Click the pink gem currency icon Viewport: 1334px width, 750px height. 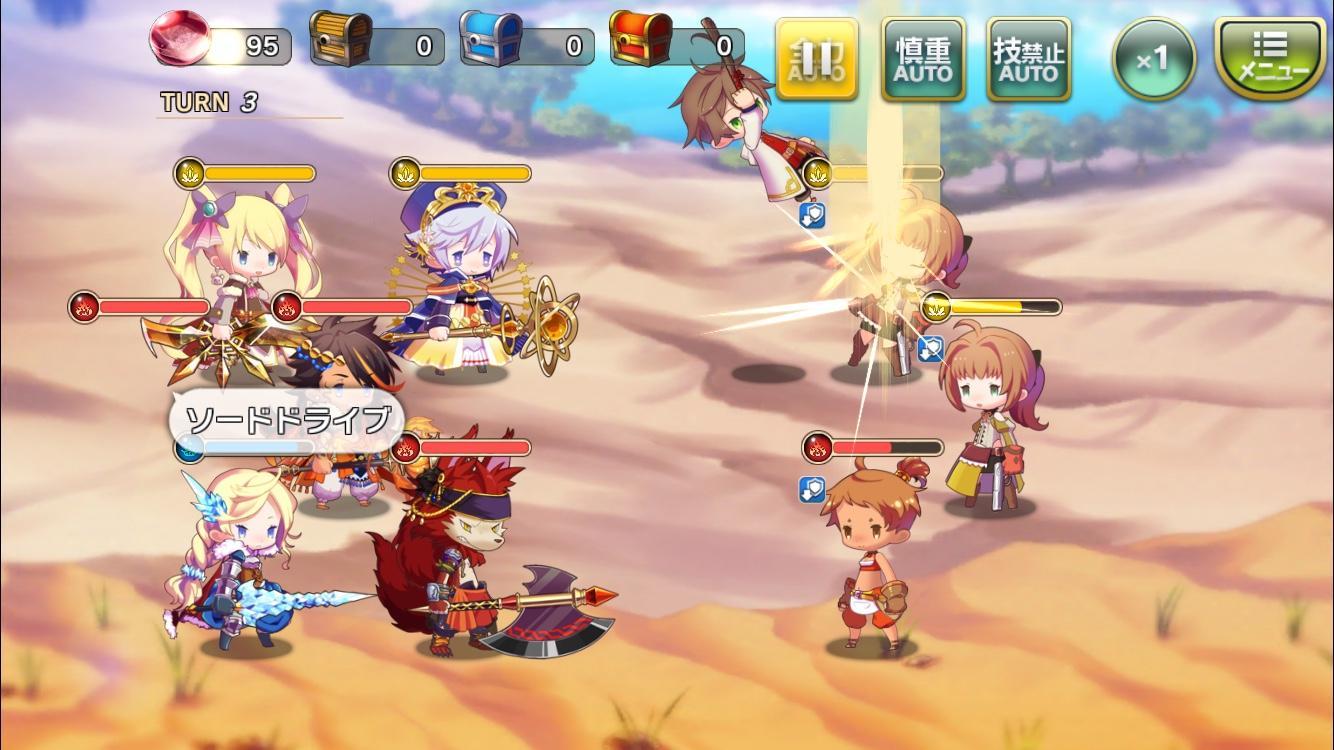tap(178, 38)
